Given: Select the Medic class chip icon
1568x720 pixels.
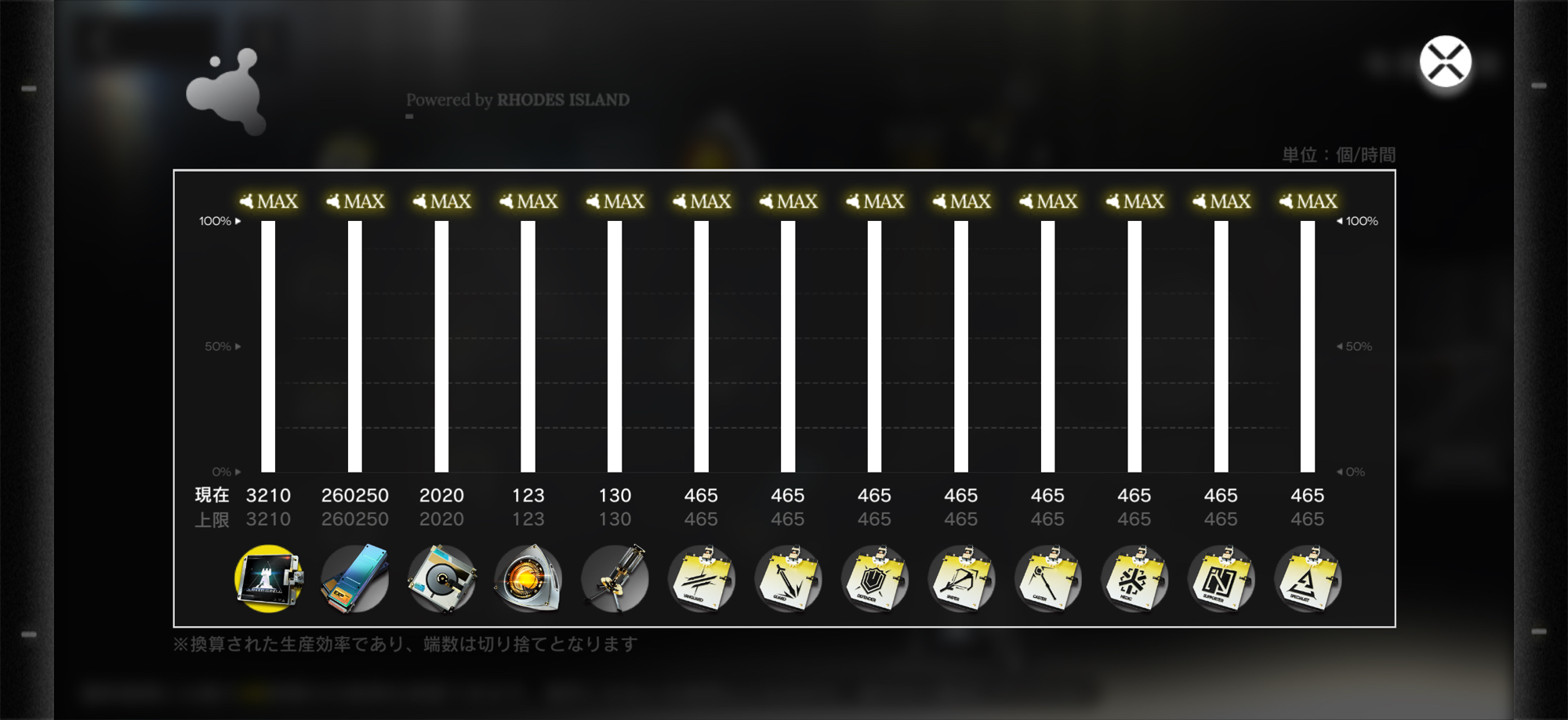Looking at the screenshot, I should click(x=1134, y=579).
